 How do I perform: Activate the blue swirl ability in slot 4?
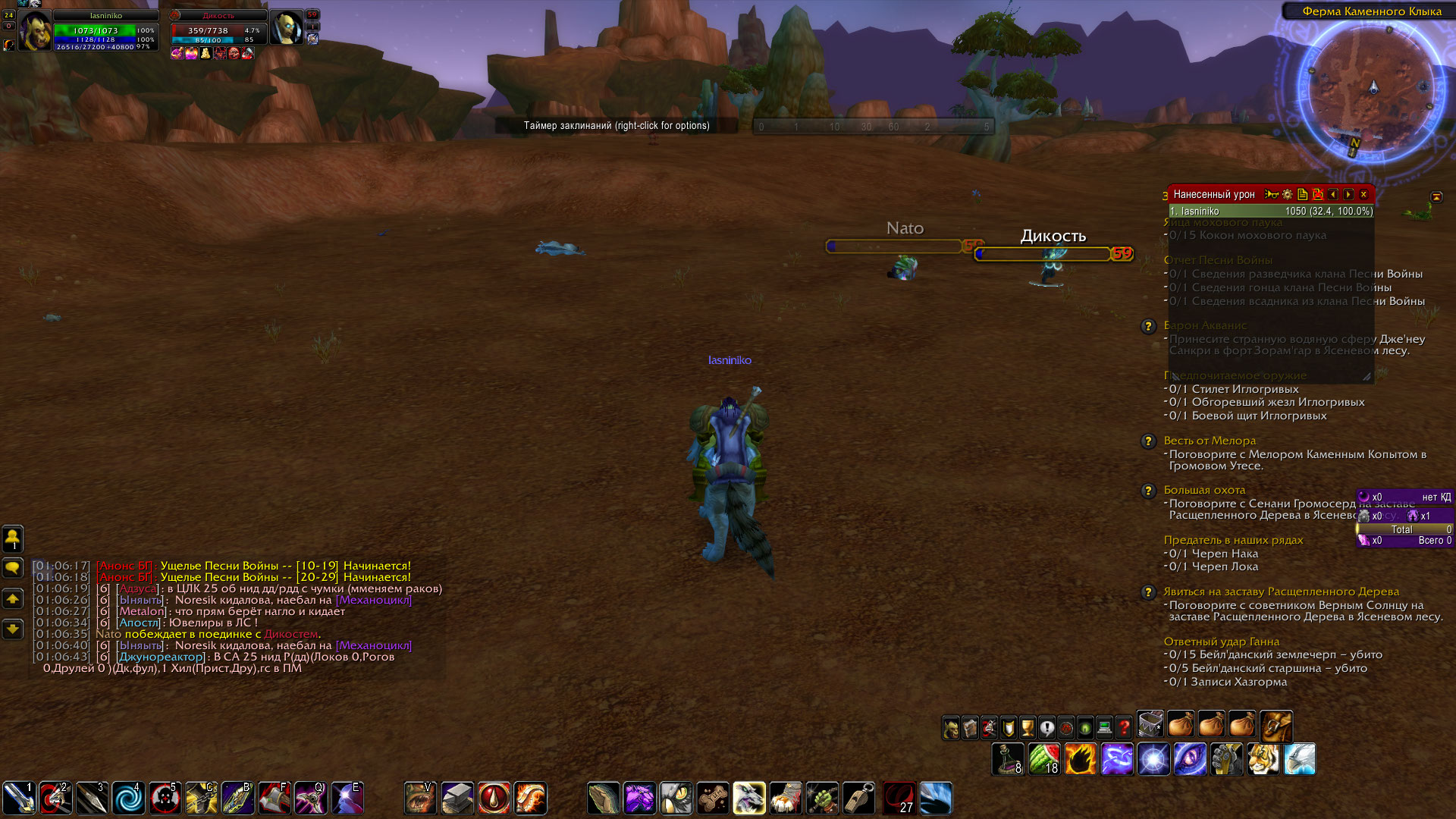[128, 799]
